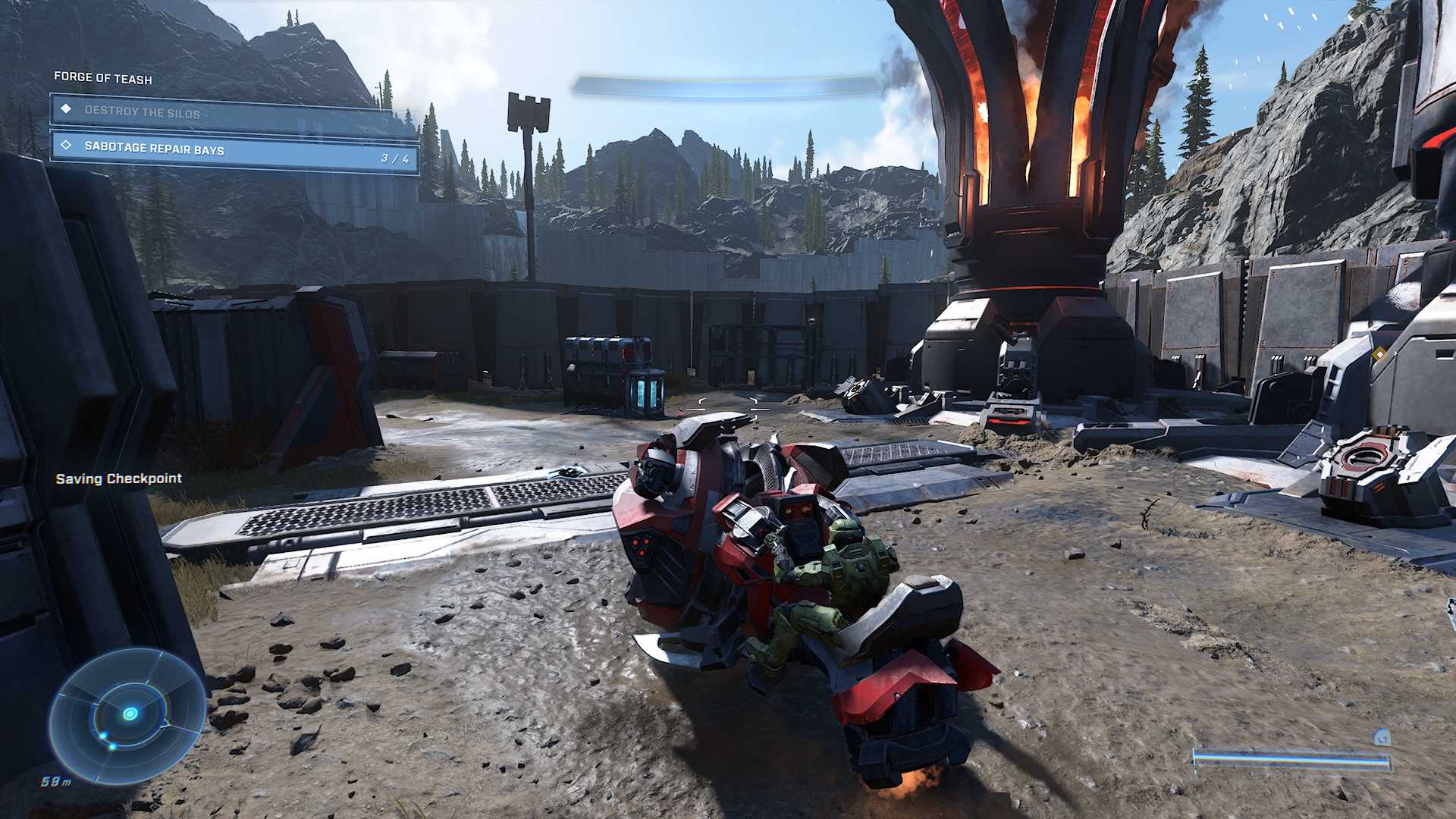Select the Sabotage Repair Bays objective
This screenshot has height=819, width=1456.
pyautogui.click(x=235, y=150)
